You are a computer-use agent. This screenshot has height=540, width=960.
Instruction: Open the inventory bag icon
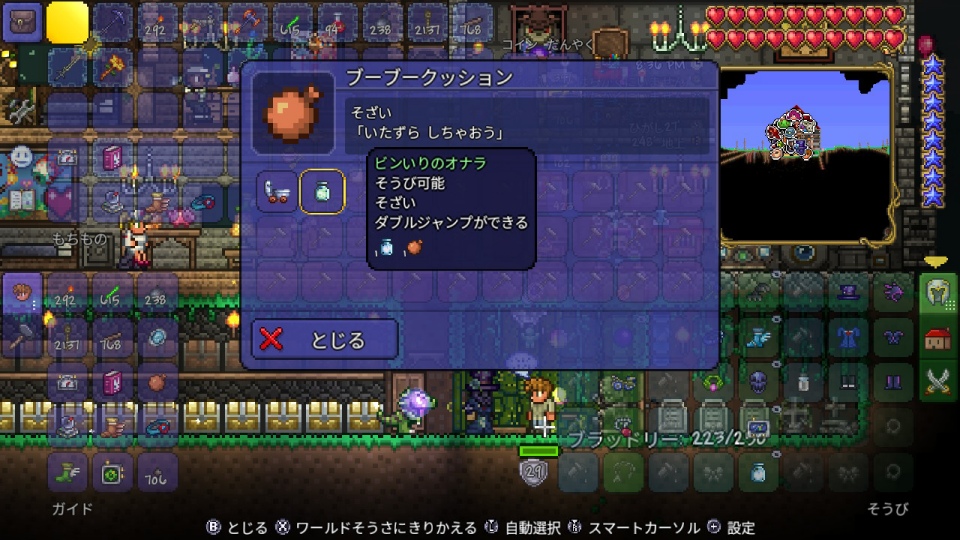[23, 21]
